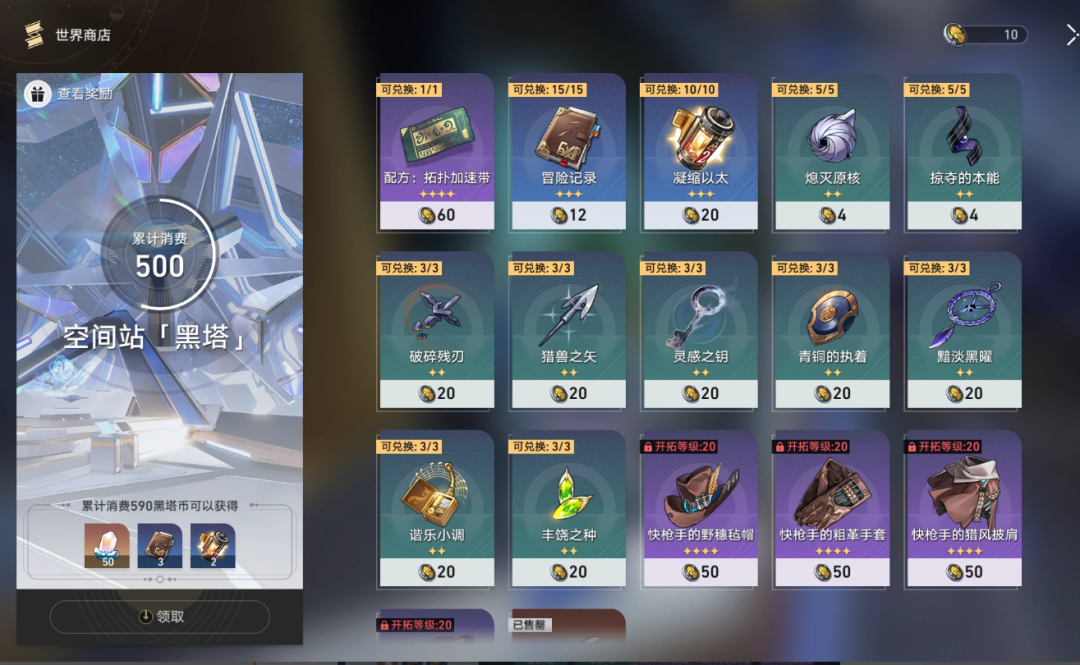
Task: Open the 查看奖励 reward preview
Action: tap(70, 94)
